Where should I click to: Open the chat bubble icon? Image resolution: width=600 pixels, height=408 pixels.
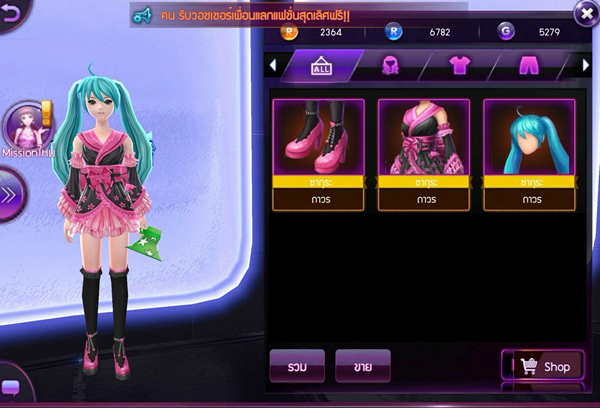(11, 388)
